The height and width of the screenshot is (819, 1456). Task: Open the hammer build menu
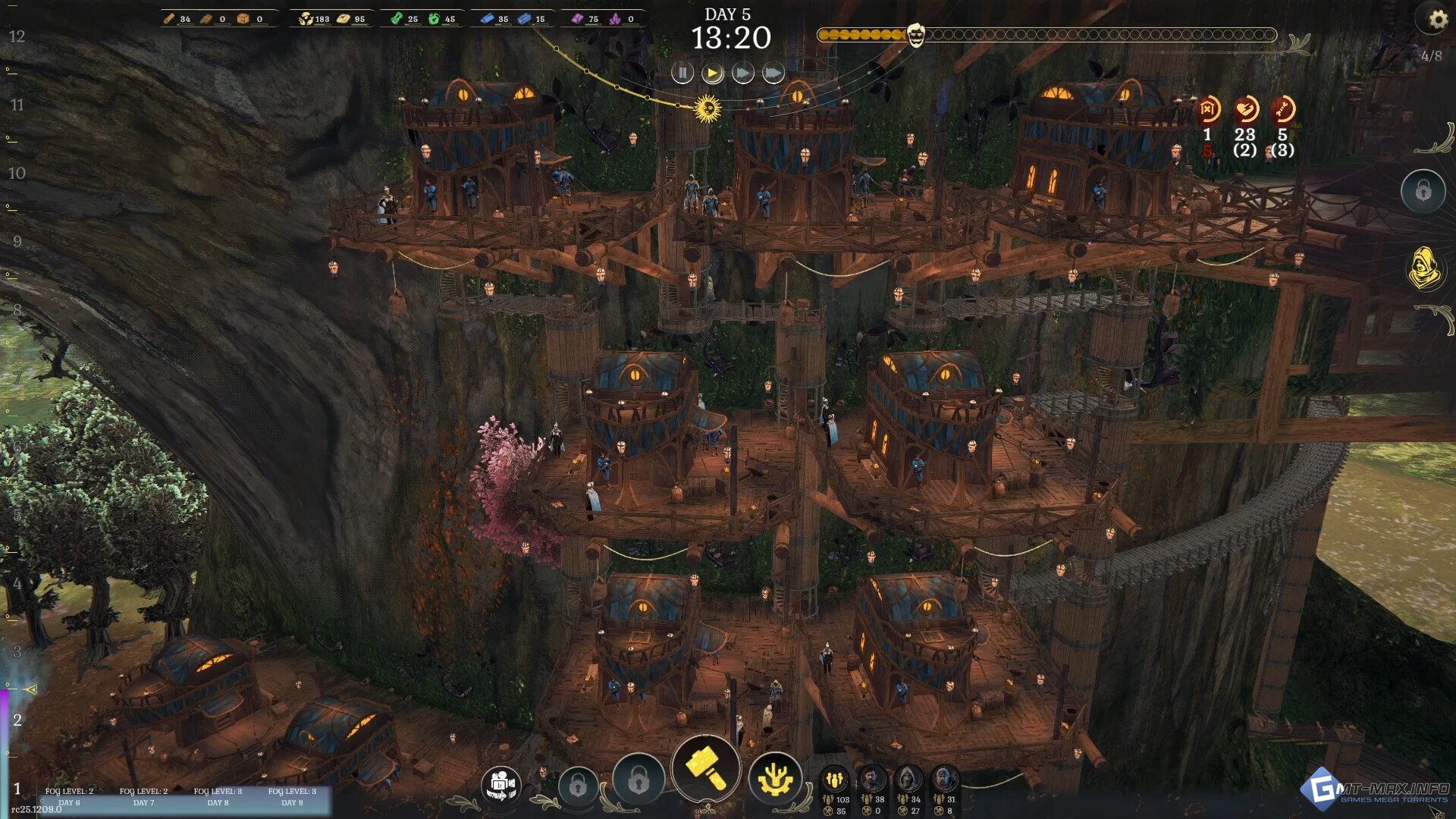(705, 767)
